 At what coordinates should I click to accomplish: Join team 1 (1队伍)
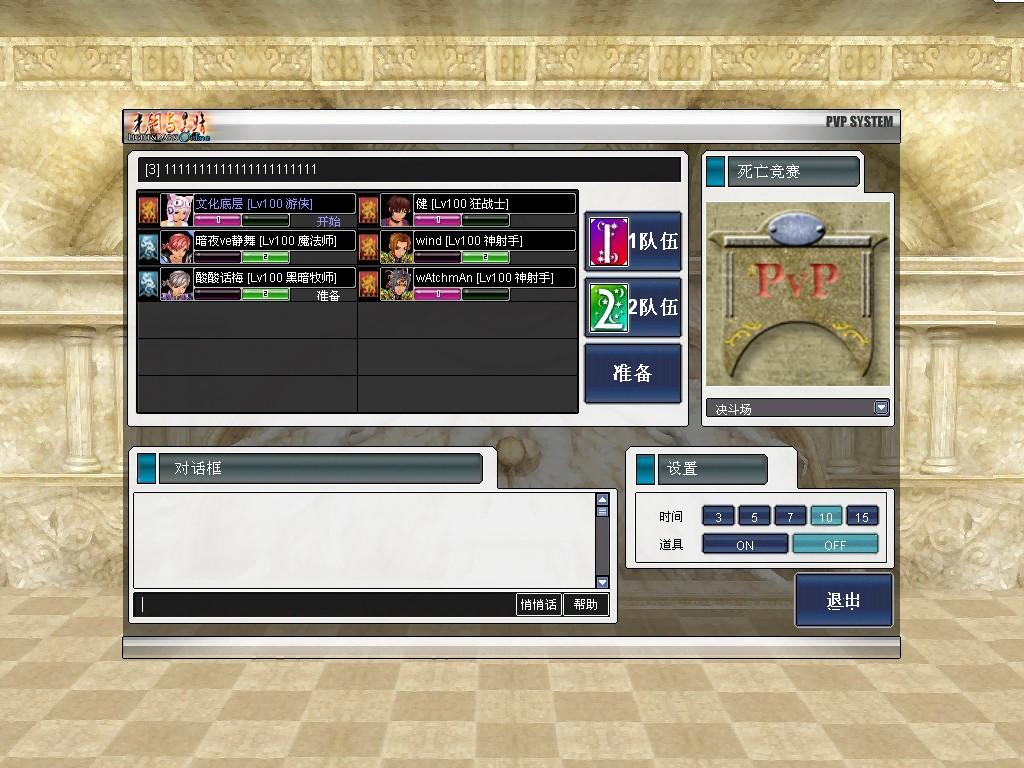tap(633, 241)
